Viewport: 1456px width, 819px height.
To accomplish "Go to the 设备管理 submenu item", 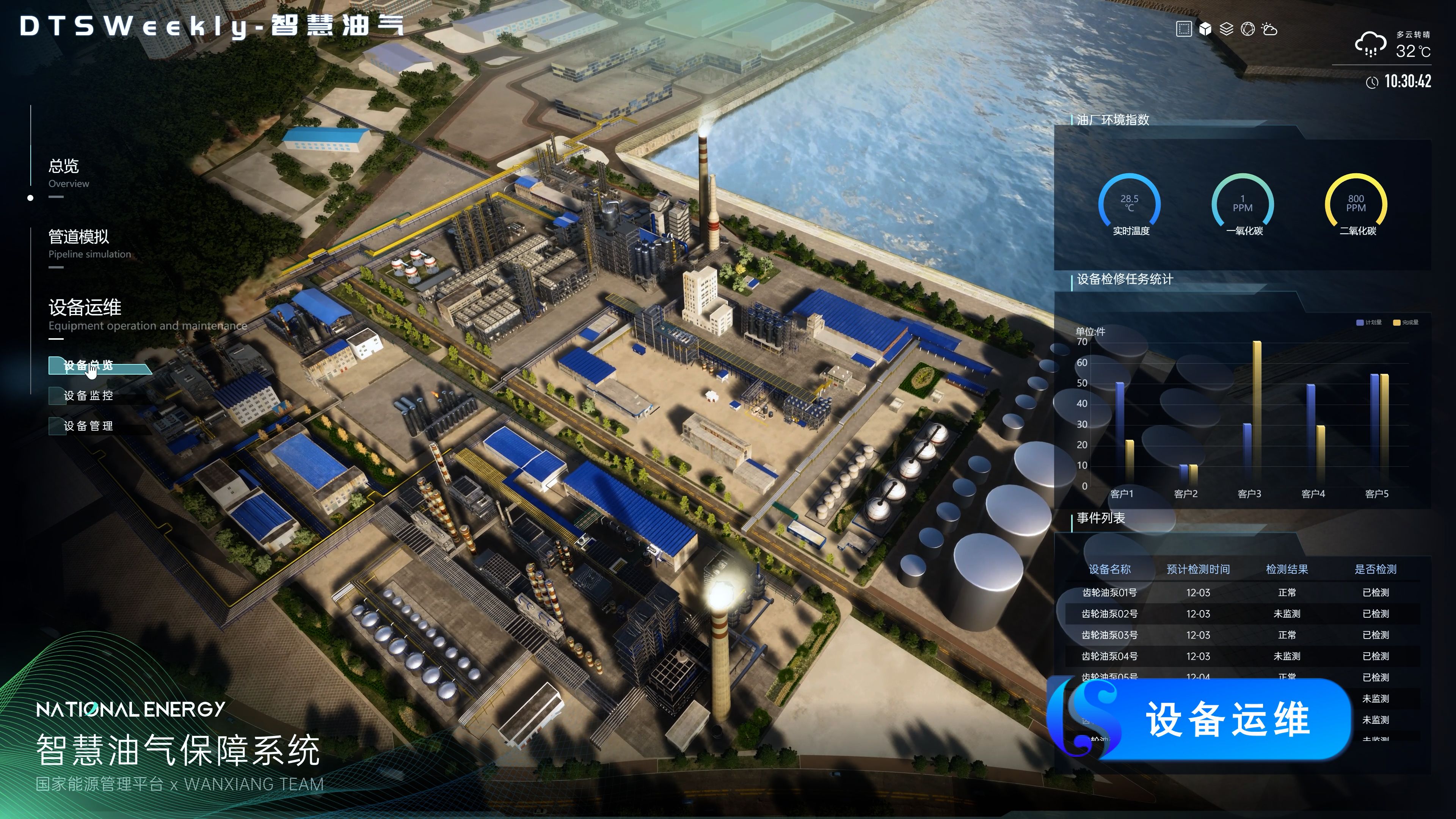I will click(x=89, y=426).
